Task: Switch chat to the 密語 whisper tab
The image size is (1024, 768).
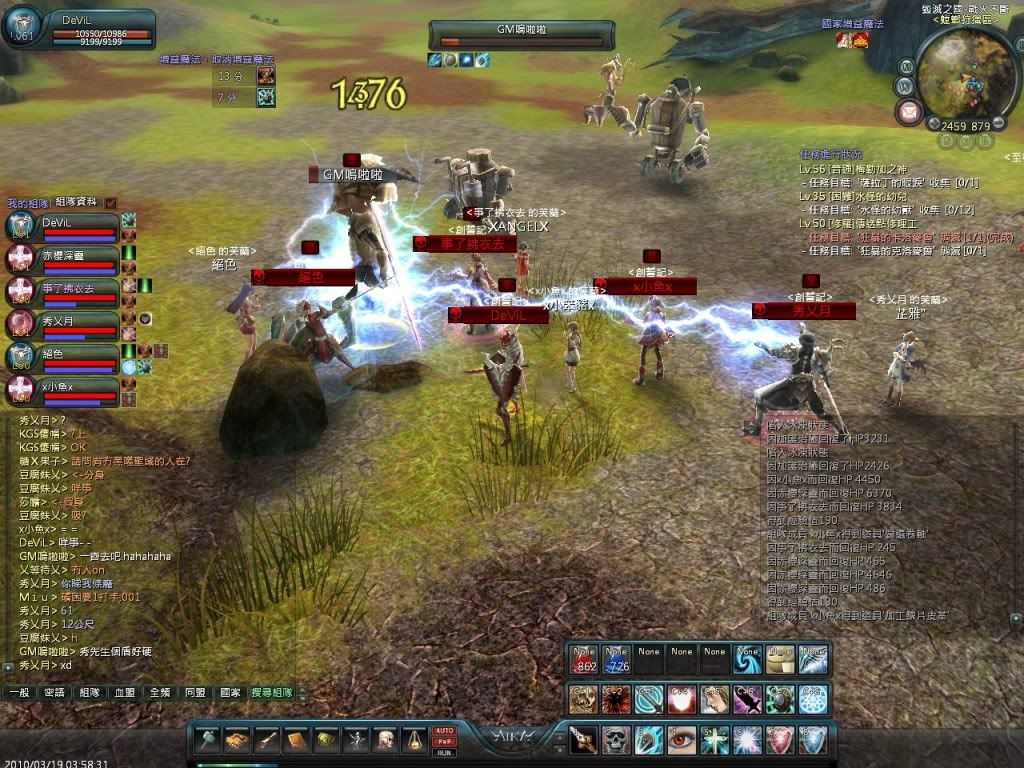Action: (x=54, y=692)
